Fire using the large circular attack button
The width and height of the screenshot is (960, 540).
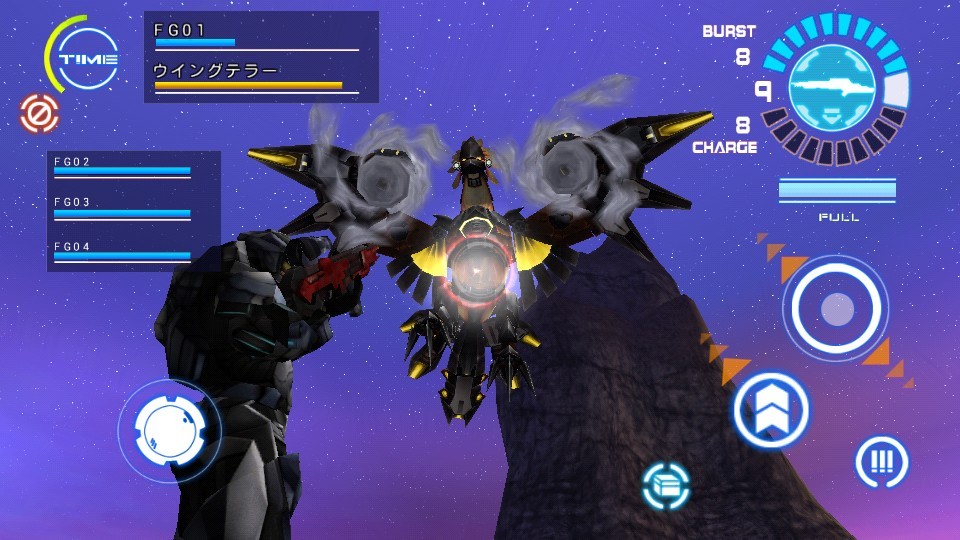pyautogui.click(x=835, y=309)
